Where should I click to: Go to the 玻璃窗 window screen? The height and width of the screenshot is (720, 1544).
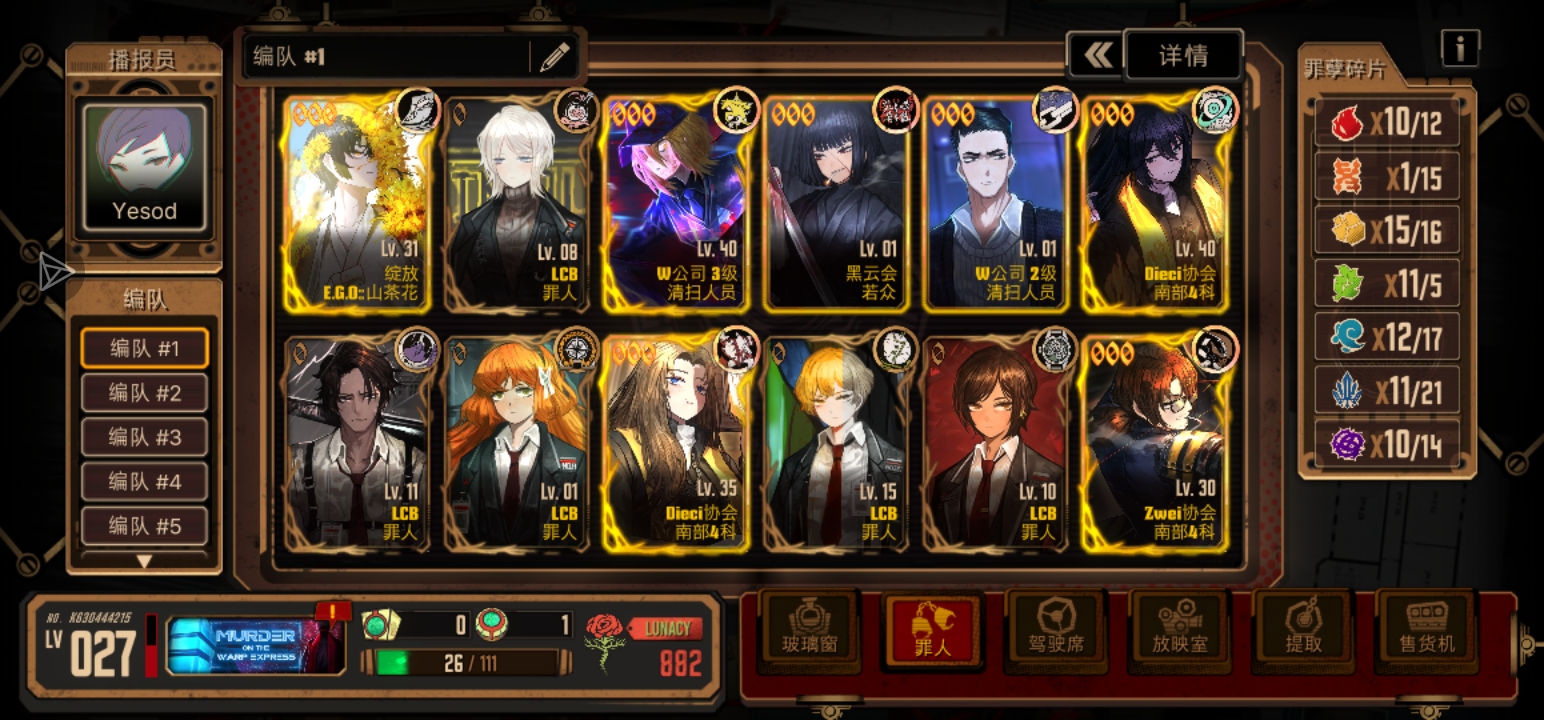810,630
